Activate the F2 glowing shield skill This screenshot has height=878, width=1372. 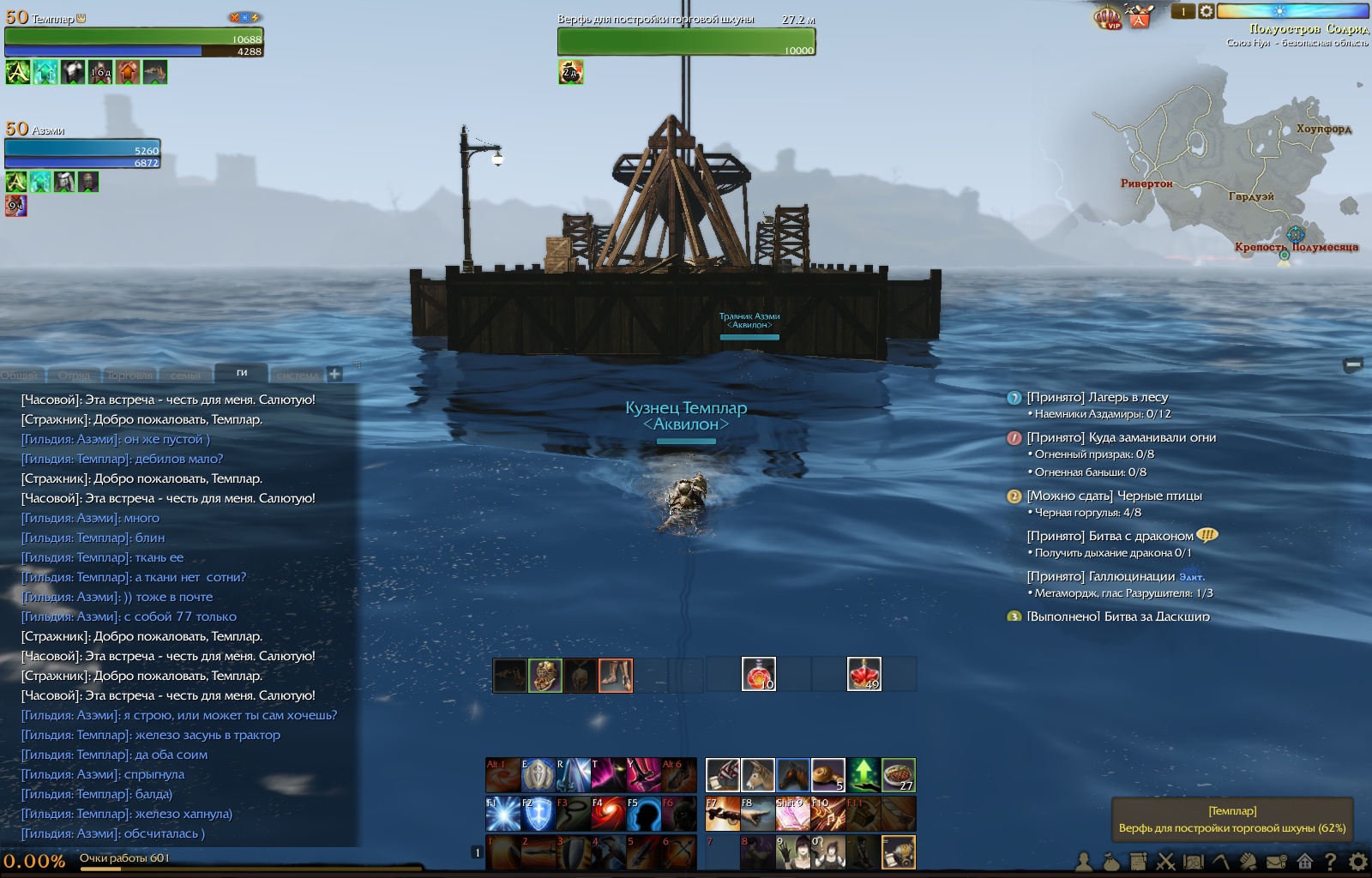point(539,814)
